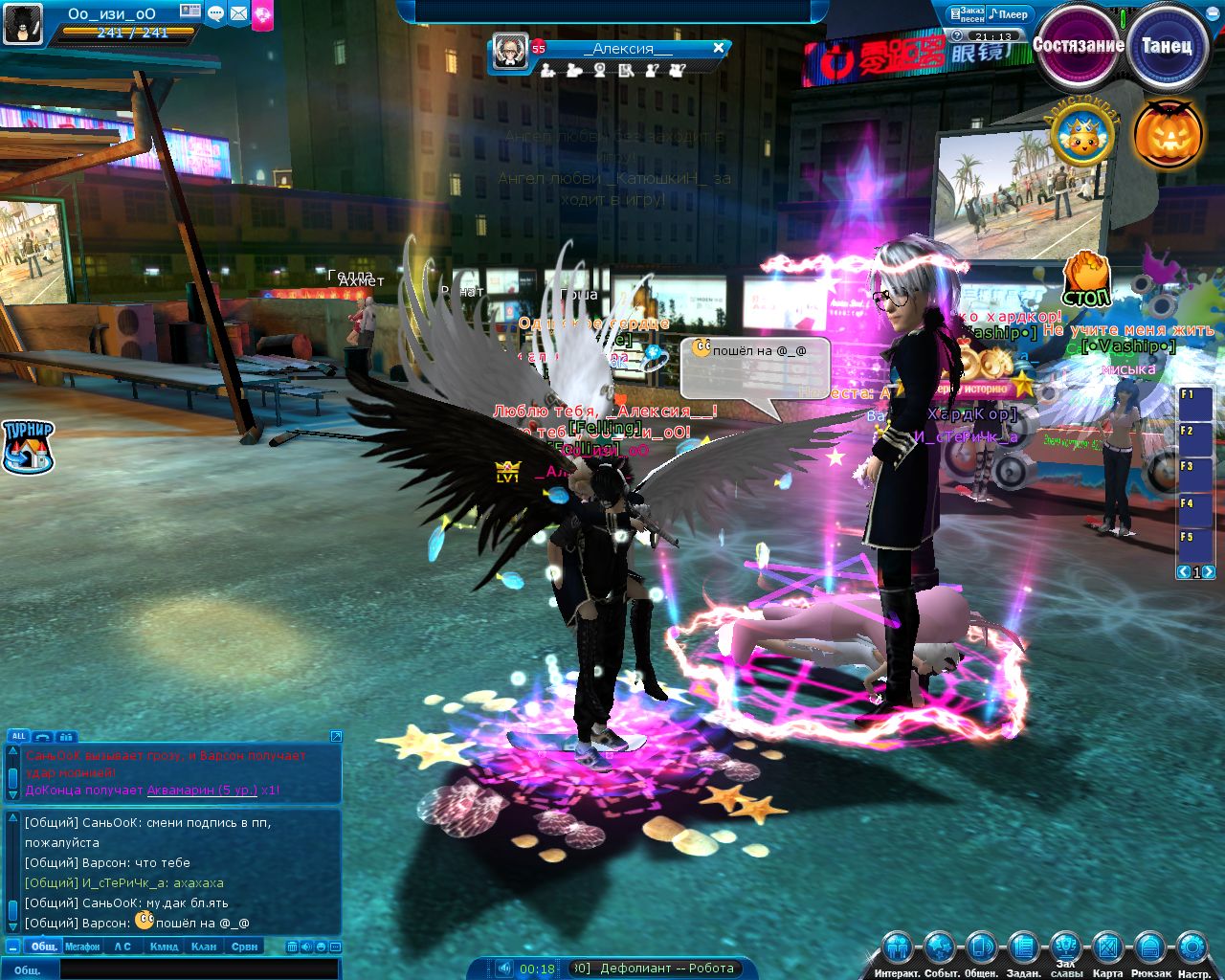Viewport: 1225px width, 980px height.
Task: Click the СТОП fist button
Action: click(x=1086, y=279)
